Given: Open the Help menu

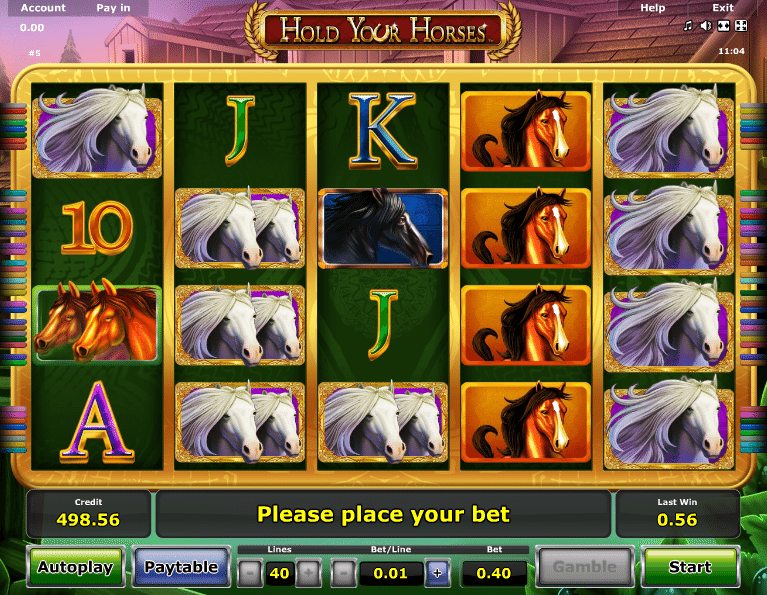Looking at the screenshot, I should click(x=652, y=8).
